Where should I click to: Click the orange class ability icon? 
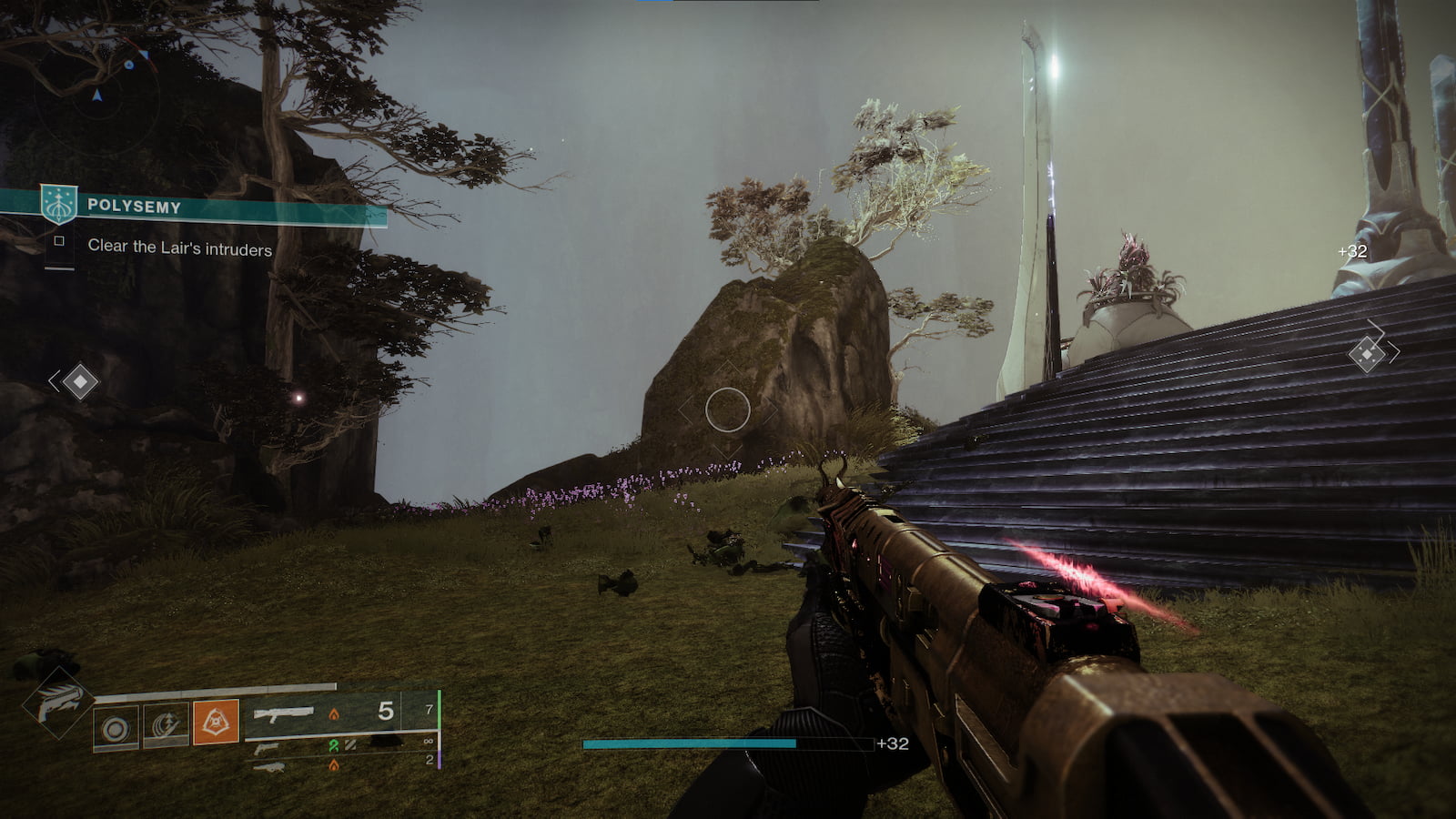pyautogui.click(x=215, y=721)
